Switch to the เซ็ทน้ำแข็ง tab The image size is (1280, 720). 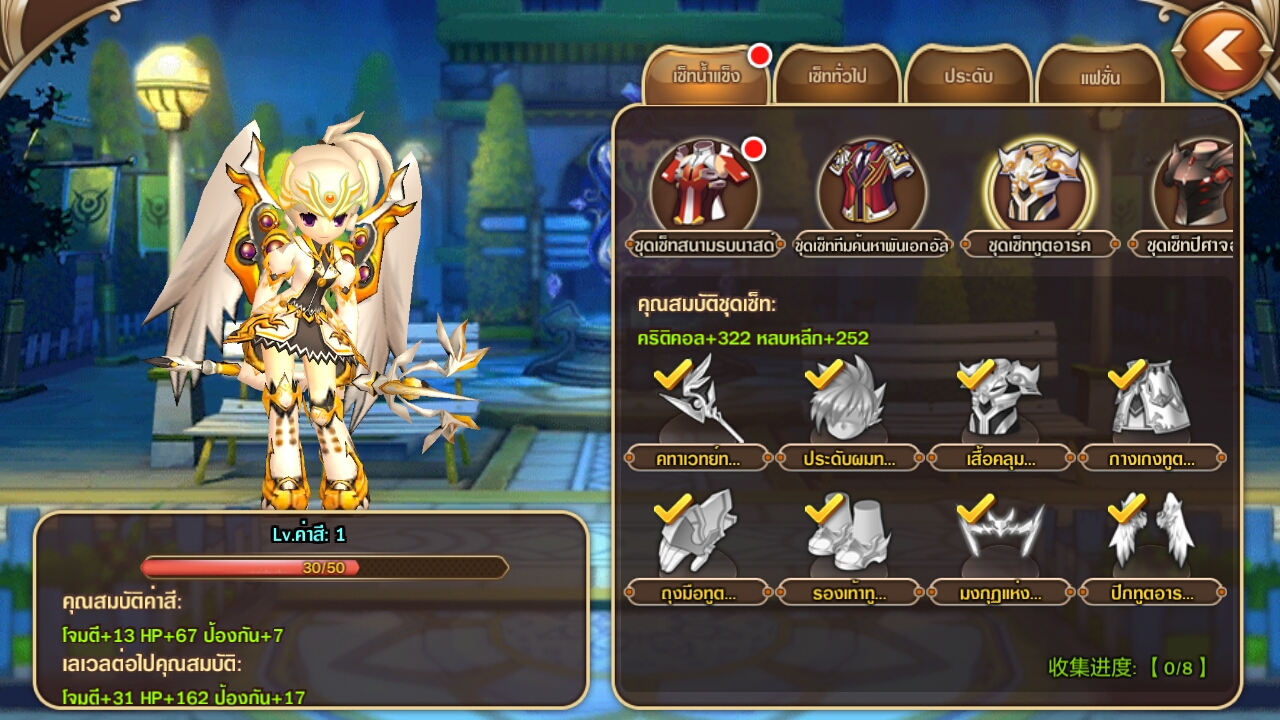pos(706,76)
